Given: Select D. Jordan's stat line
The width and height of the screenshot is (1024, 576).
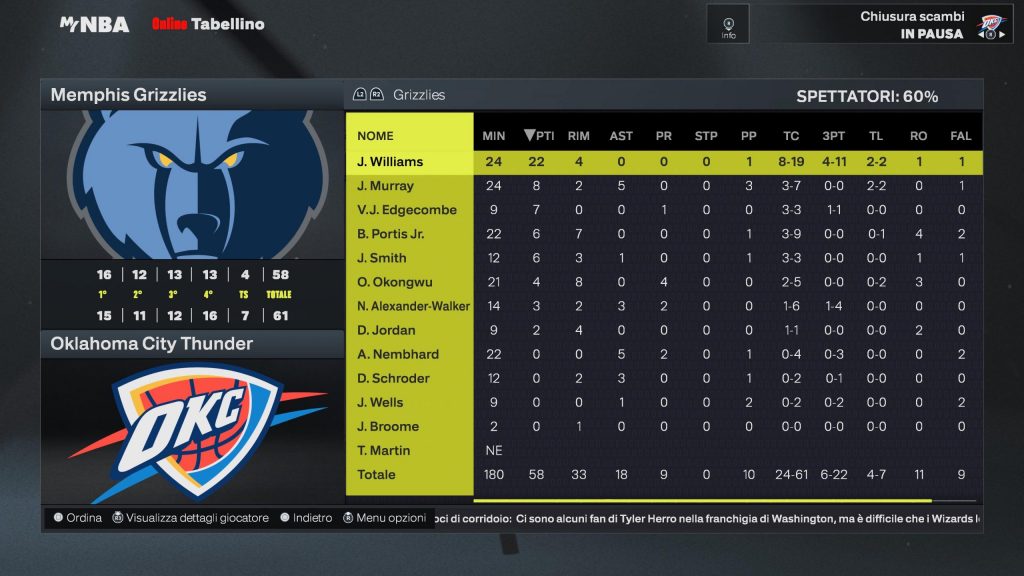Looking at the screenshot, I should [386, 330].
